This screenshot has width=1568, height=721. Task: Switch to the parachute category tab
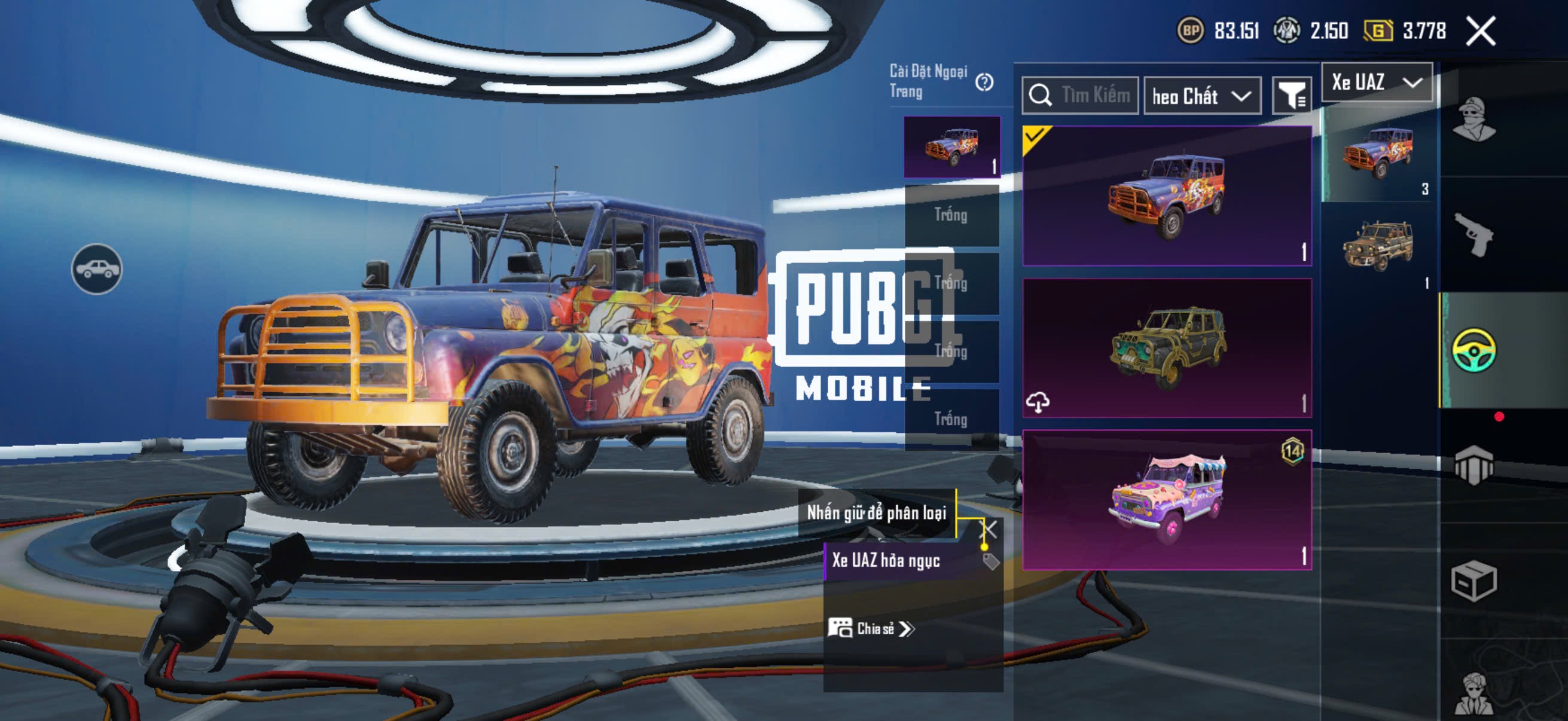[1474, 466]
